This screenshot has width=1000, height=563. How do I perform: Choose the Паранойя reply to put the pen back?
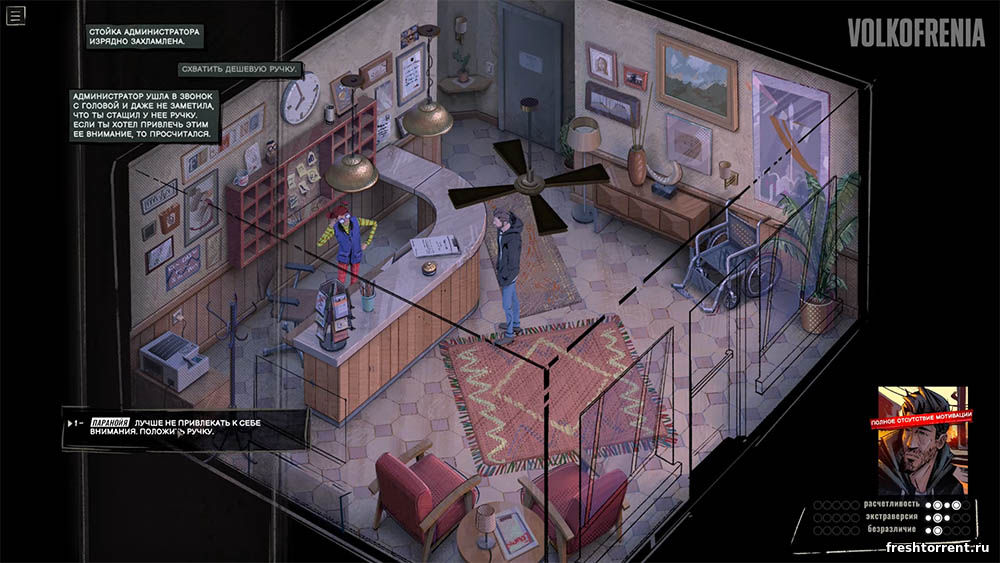185,427
